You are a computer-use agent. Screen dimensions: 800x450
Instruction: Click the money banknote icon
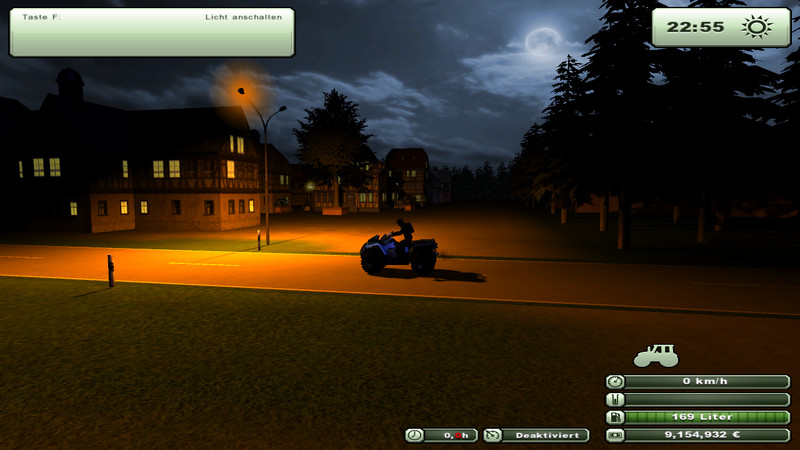[x=615, y=435]
